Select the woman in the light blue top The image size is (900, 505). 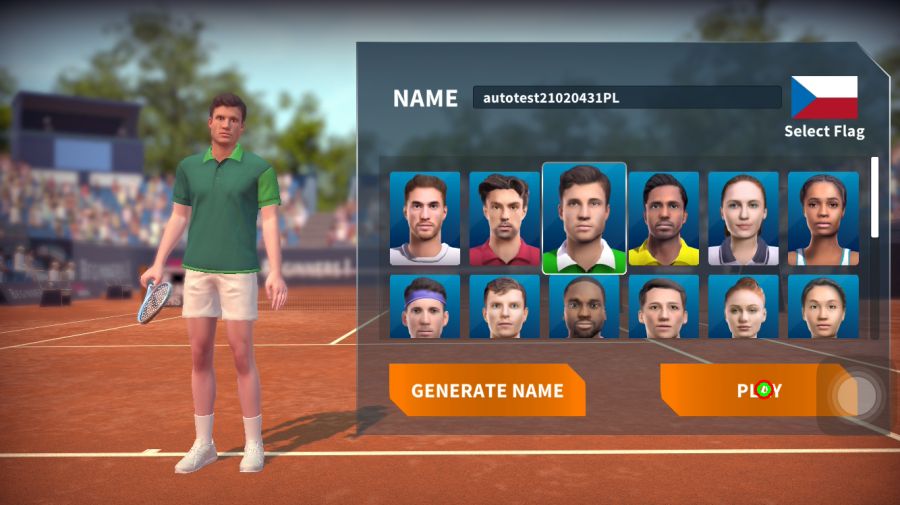tap(823, 219)
